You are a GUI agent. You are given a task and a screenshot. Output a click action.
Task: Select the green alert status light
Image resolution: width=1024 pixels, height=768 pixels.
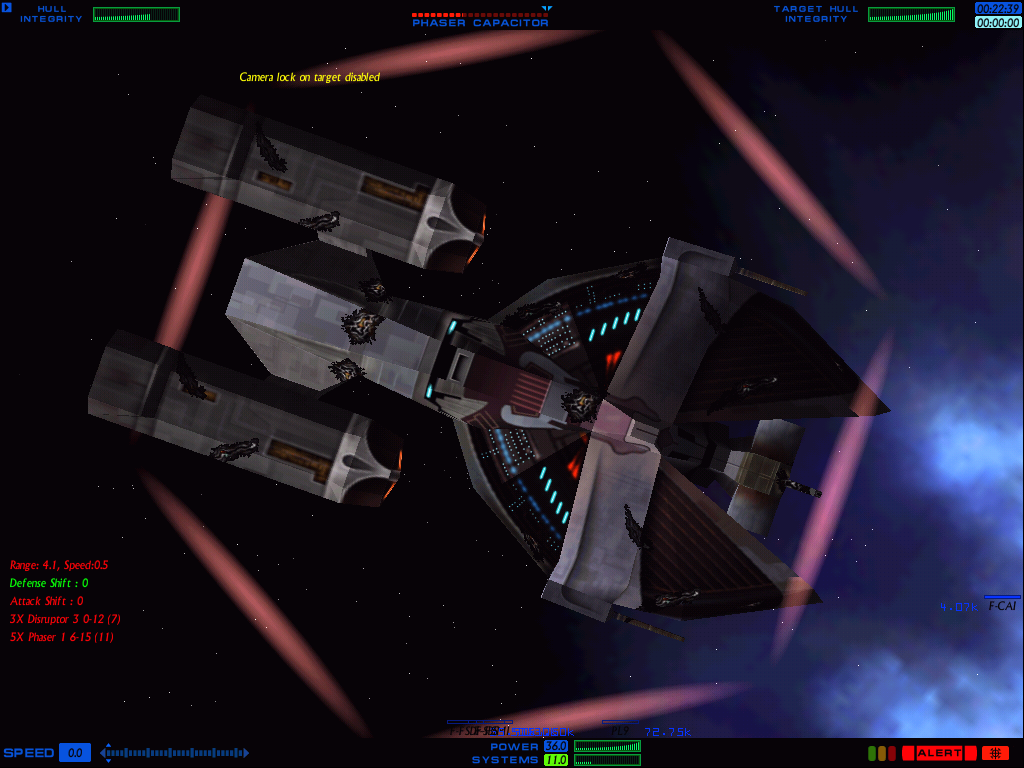[x=872, y=753]
